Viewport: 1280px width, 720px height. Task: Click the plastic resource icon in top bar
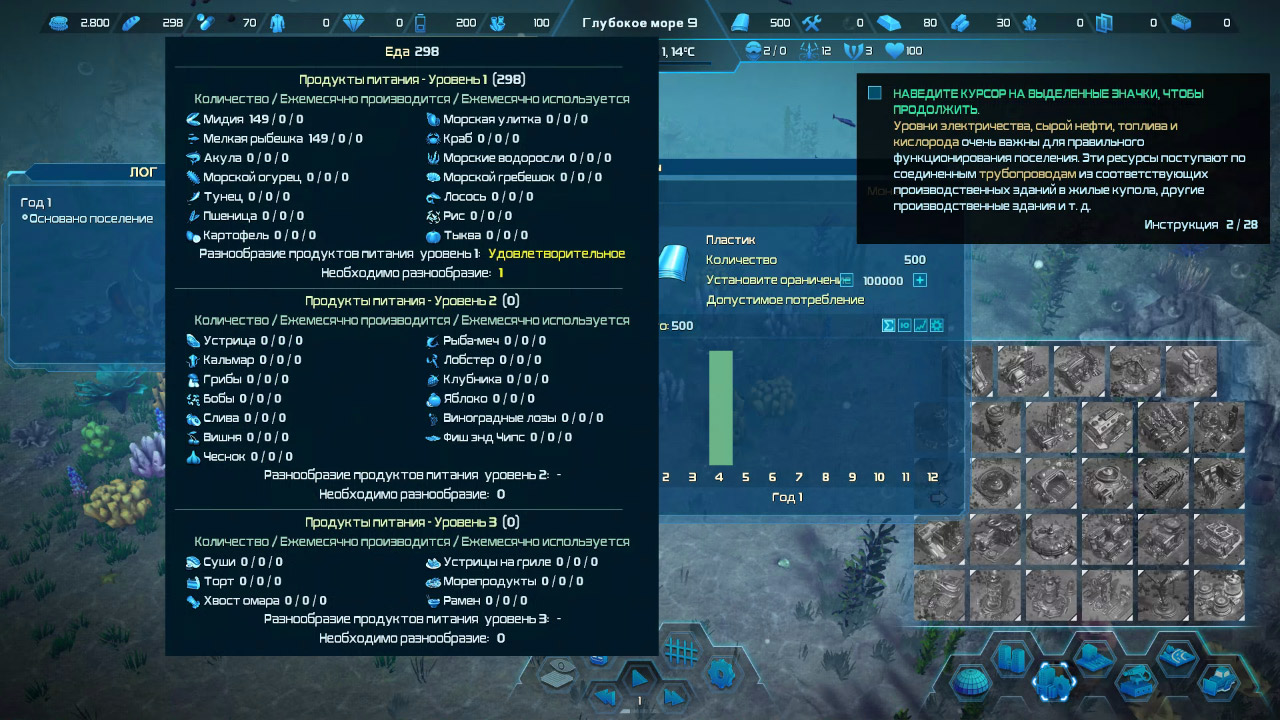[x=741, y=23]
